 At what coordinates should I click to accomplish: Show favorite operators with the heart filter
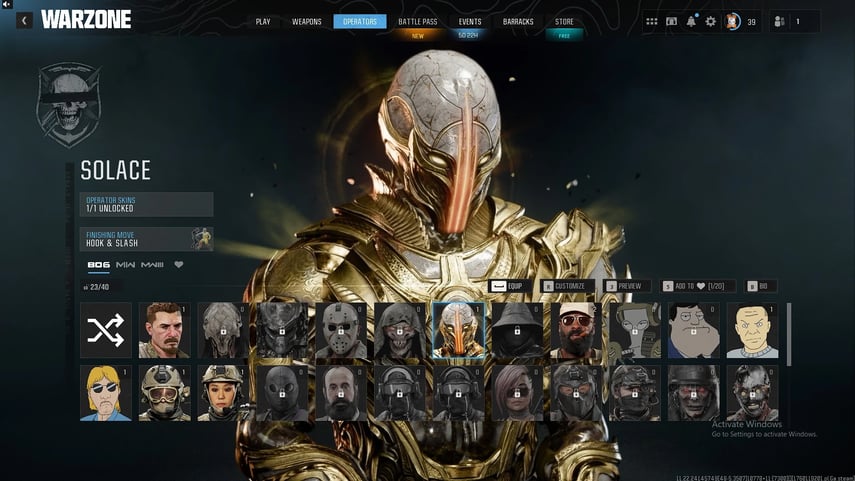[179, 265]
